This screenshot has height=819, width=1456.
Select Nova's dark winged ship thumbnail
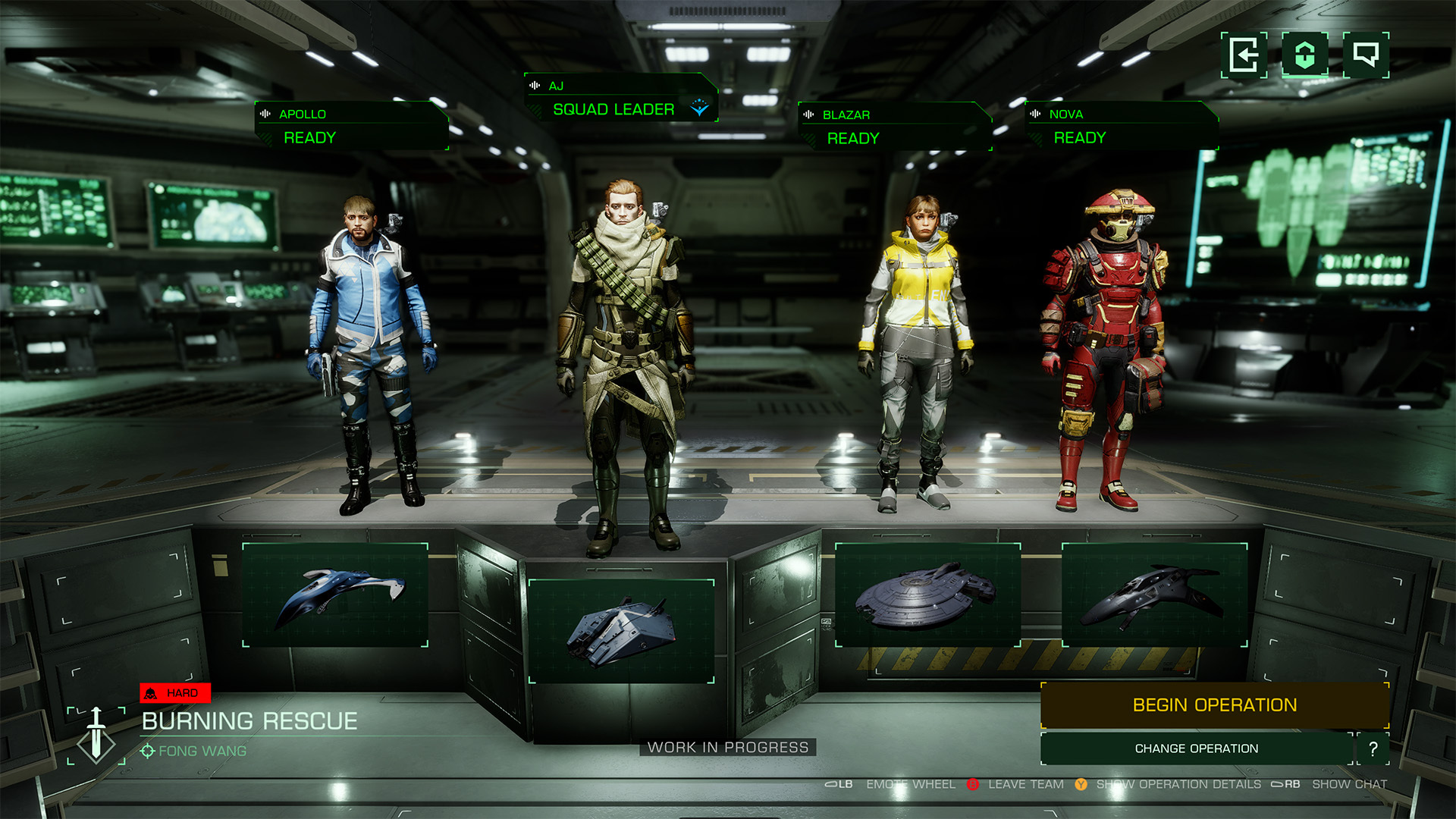(1154, 595)
